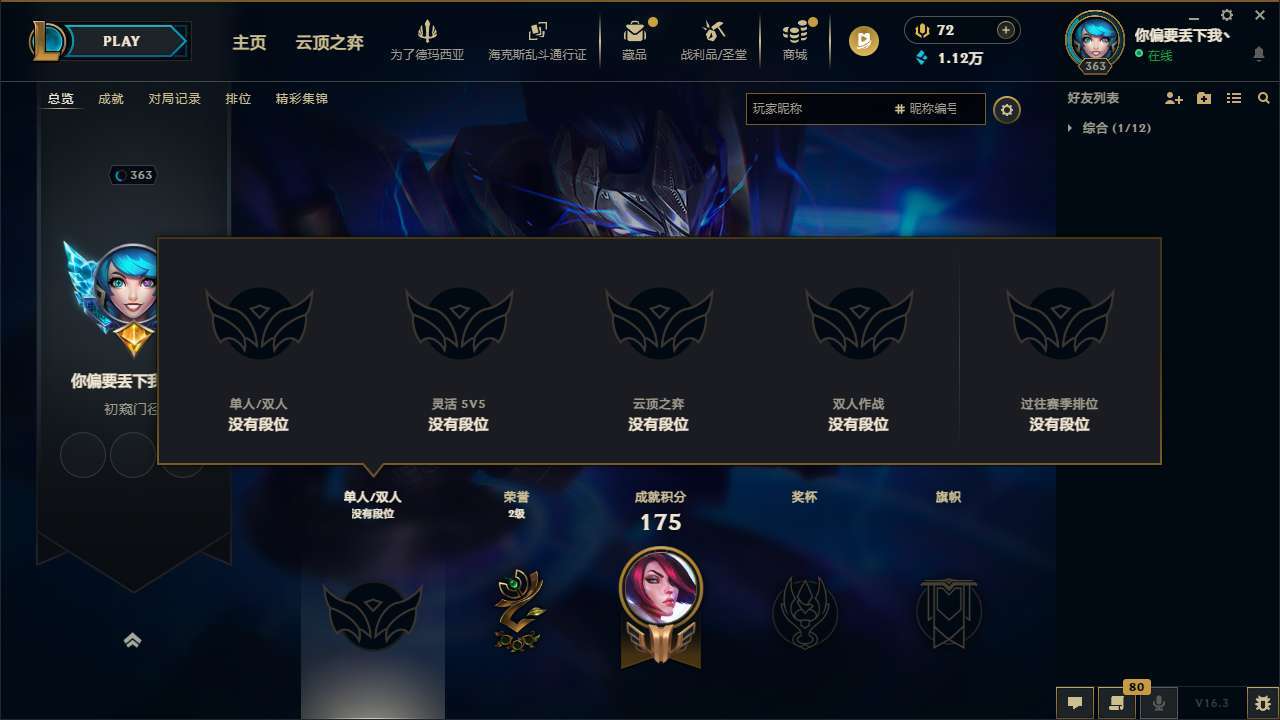Open the 战利品/圣堂 loot page
The width and height of the screenshot is (1280, 720).
(x=714, y=37)
